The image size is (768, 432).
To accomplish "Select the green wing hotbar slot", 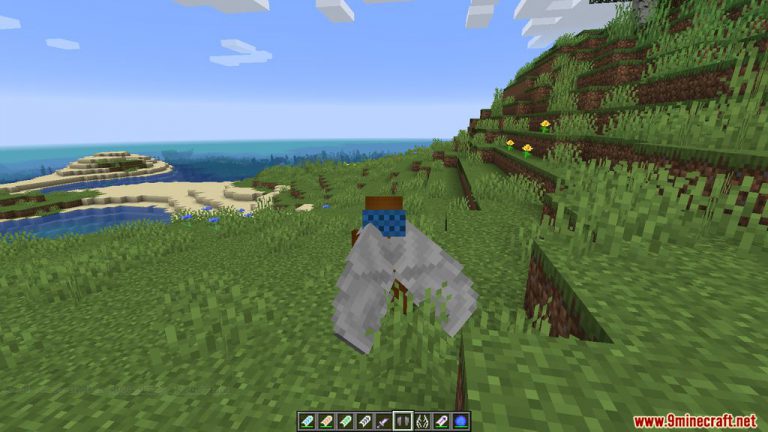I will point(345,421).
